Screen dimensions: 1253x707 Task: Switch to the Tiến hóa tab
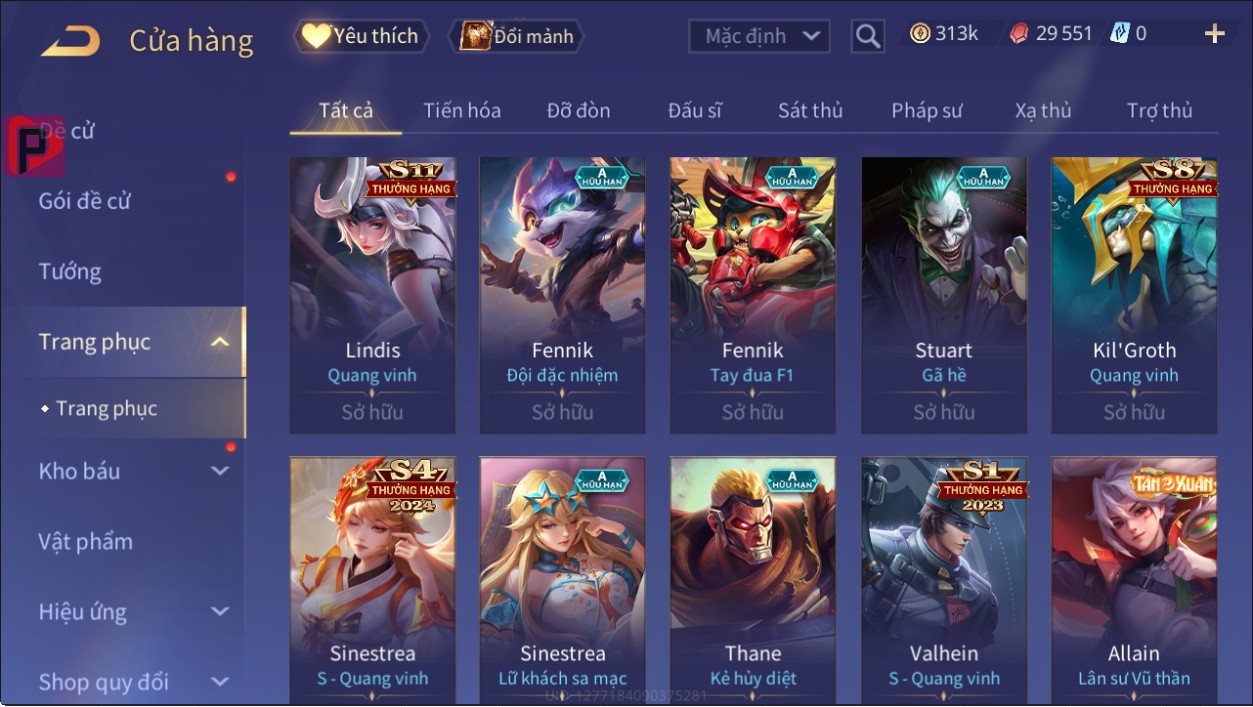click(x=461, y=110)
